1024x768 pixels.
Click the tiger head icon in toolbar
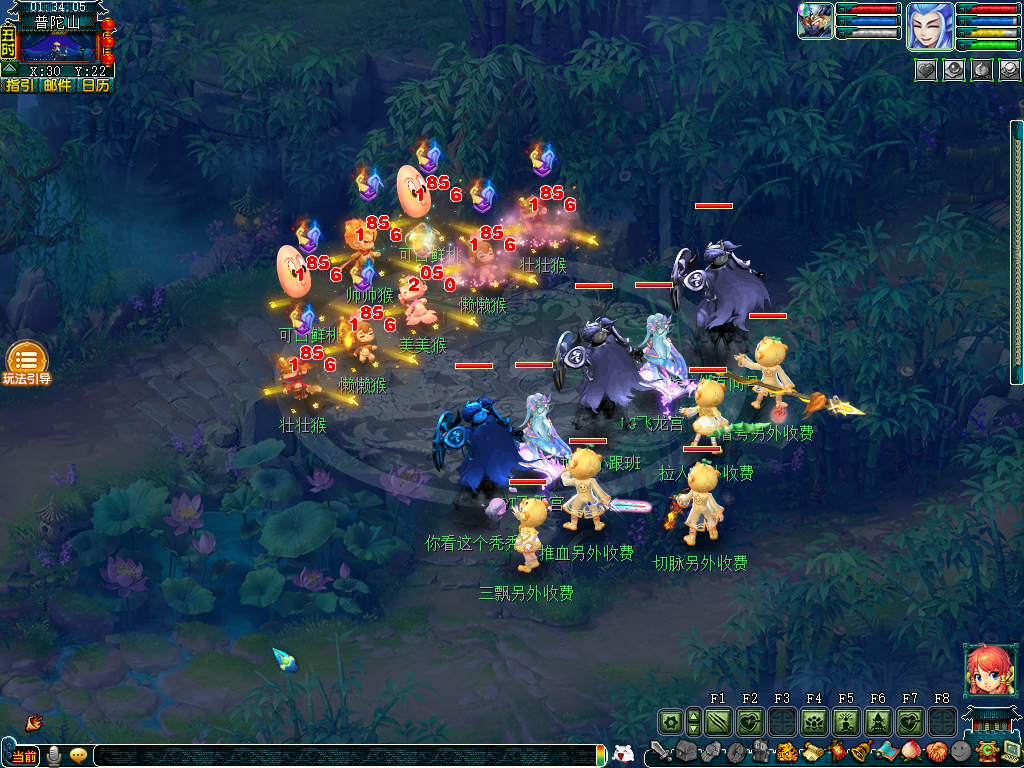pyautogui.click(x=787, y=751)
